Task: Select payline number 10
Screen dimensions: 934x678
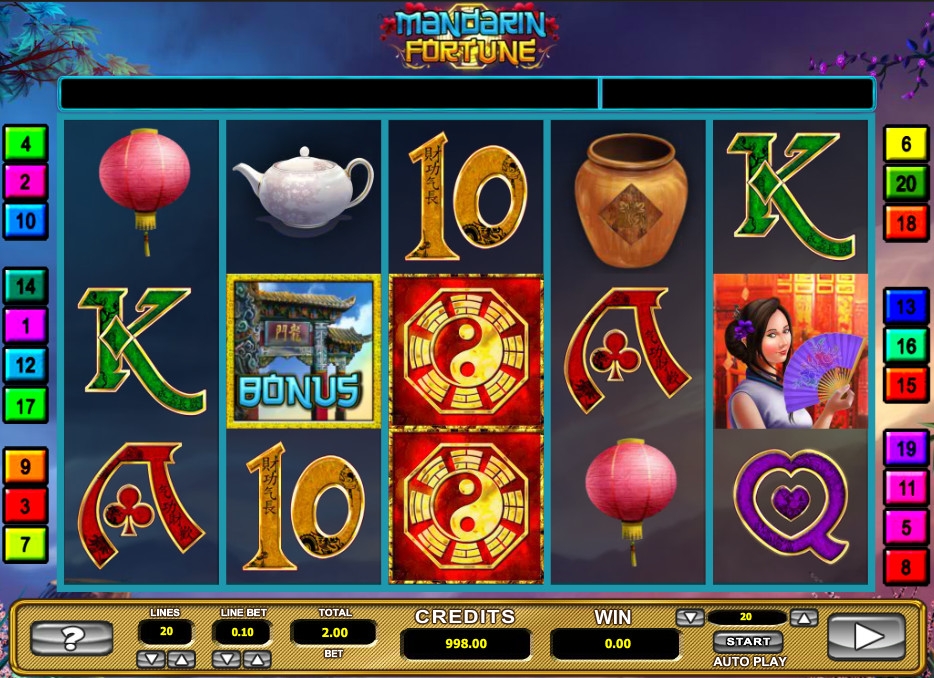Action: 25,221
